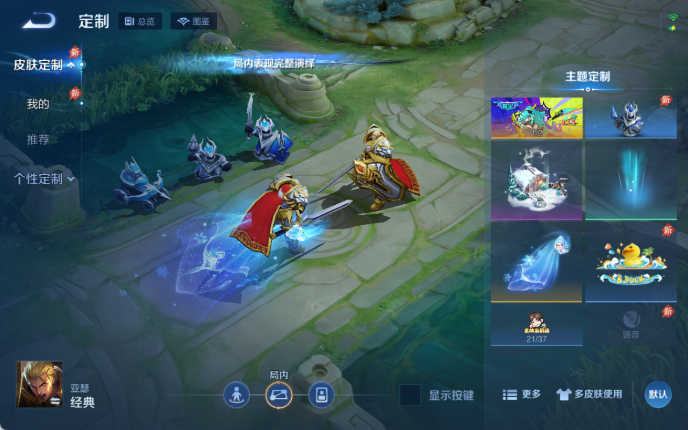Select the 局内 in-match preview button
This screenshot has height=430, width=688.
pyautogui.click(x=278, y=395)
